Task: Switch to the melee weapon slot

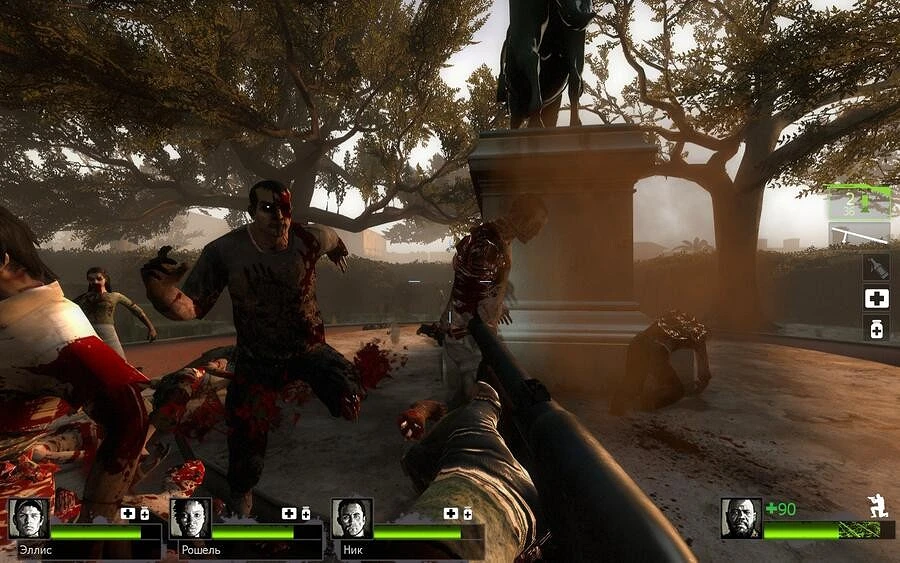Action: coord(858,235)
